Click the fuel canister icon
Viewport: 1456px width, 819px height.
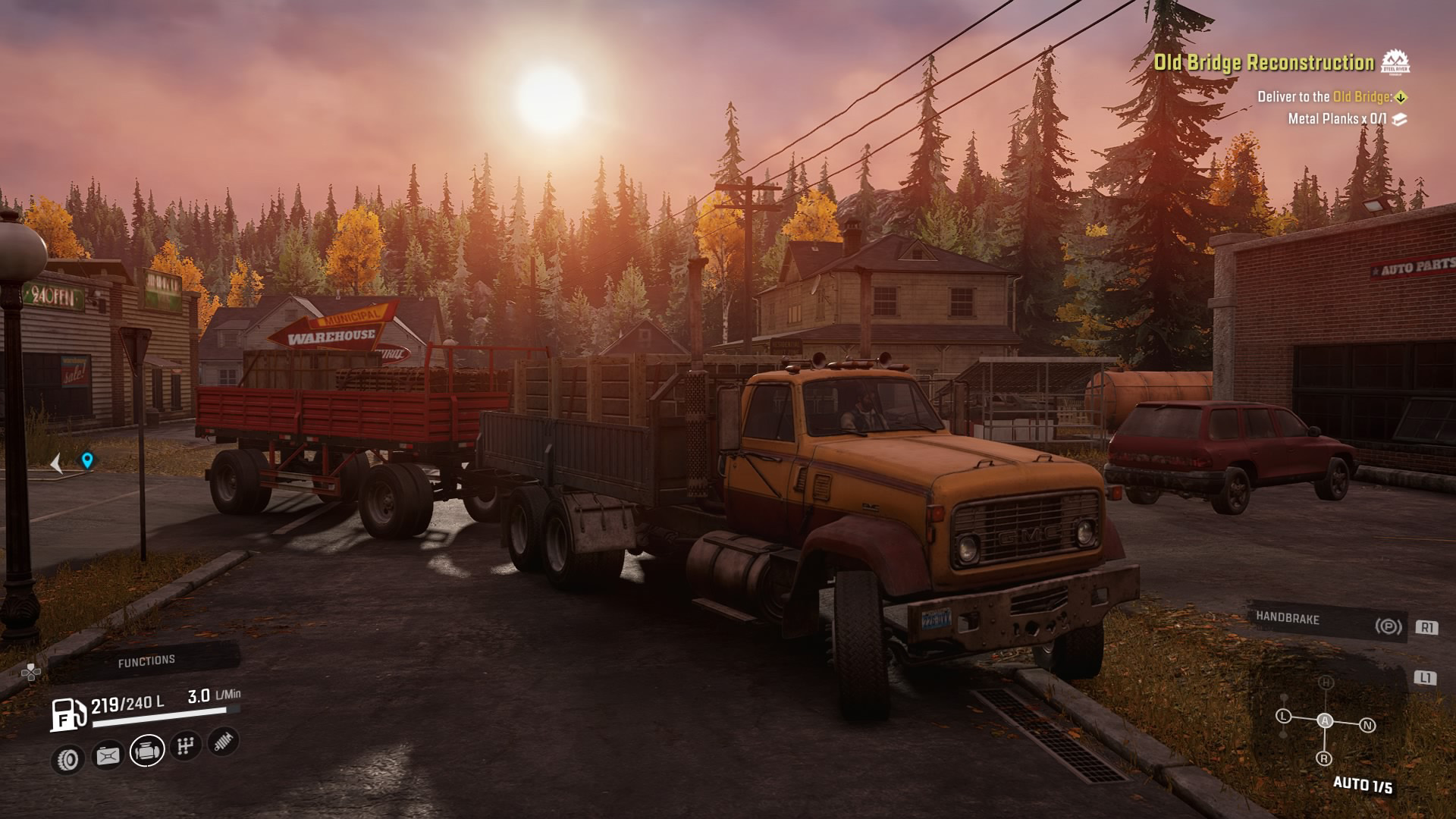pyautogui.click(x=107, y=755)
